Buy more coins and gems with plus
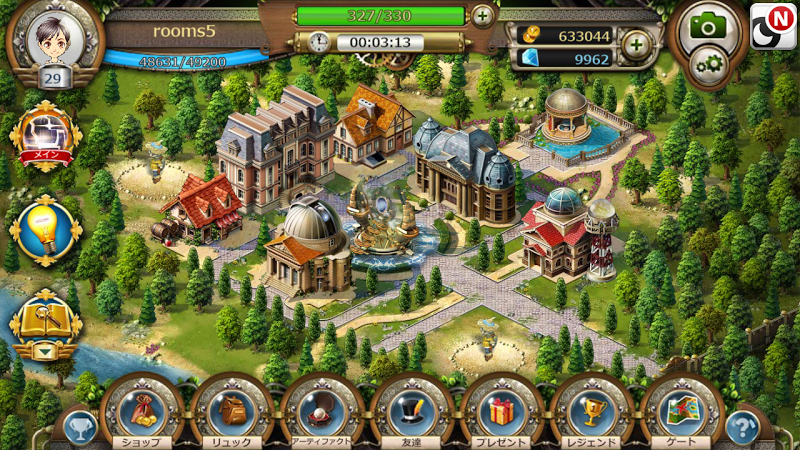Viewport: 800px width, 450px height. (x=635, y=44)
